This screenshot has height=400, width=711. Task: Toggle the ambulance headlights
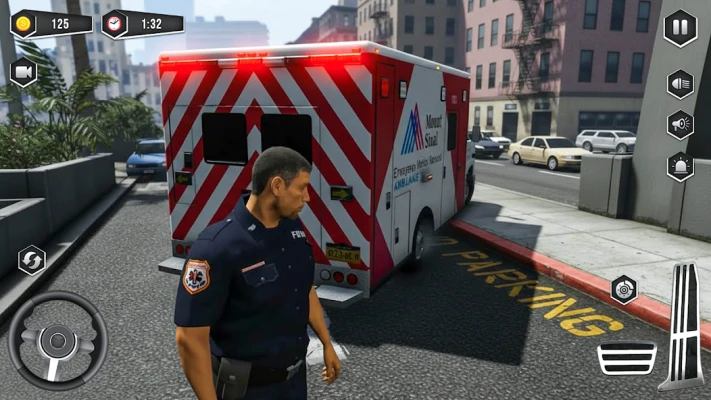pyautogui.click(x=680, y=83)
